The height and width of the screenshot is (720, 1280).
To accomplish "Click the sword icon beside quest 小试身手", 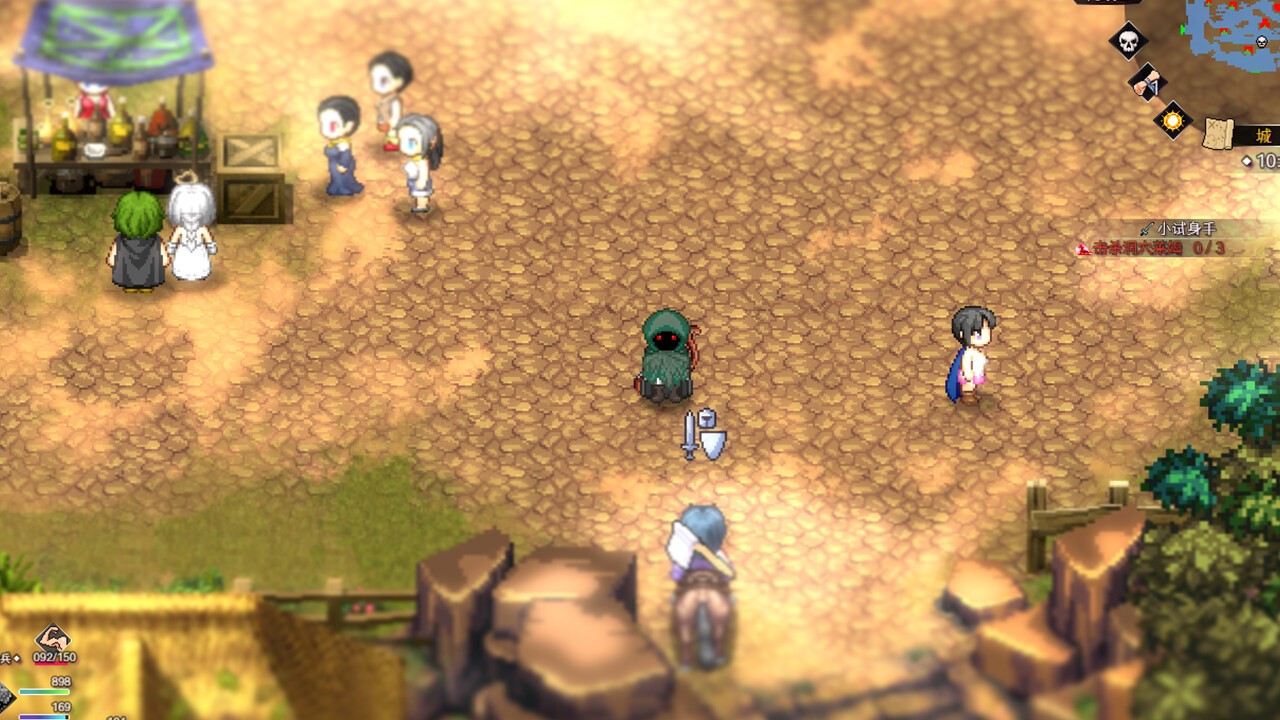I will click(1148, 227).
